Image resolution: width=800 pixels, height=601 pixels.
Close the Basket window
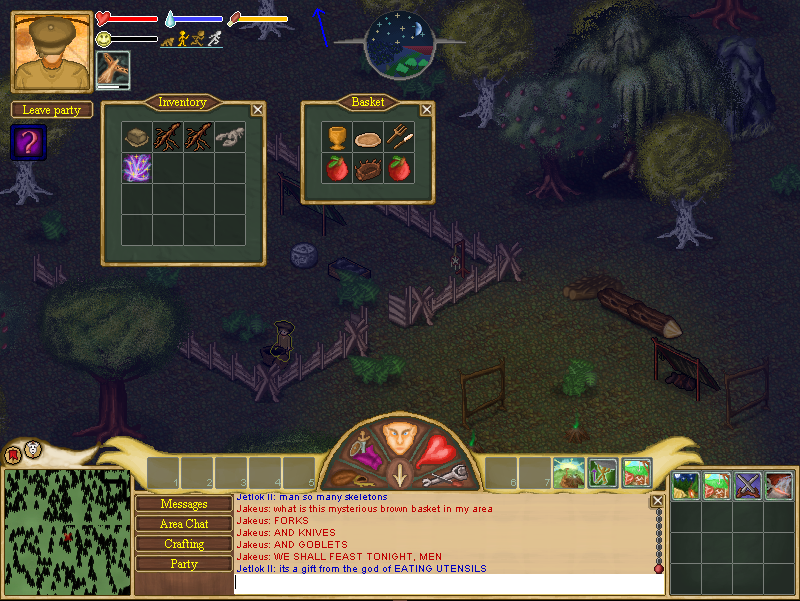tap(426, 110)
